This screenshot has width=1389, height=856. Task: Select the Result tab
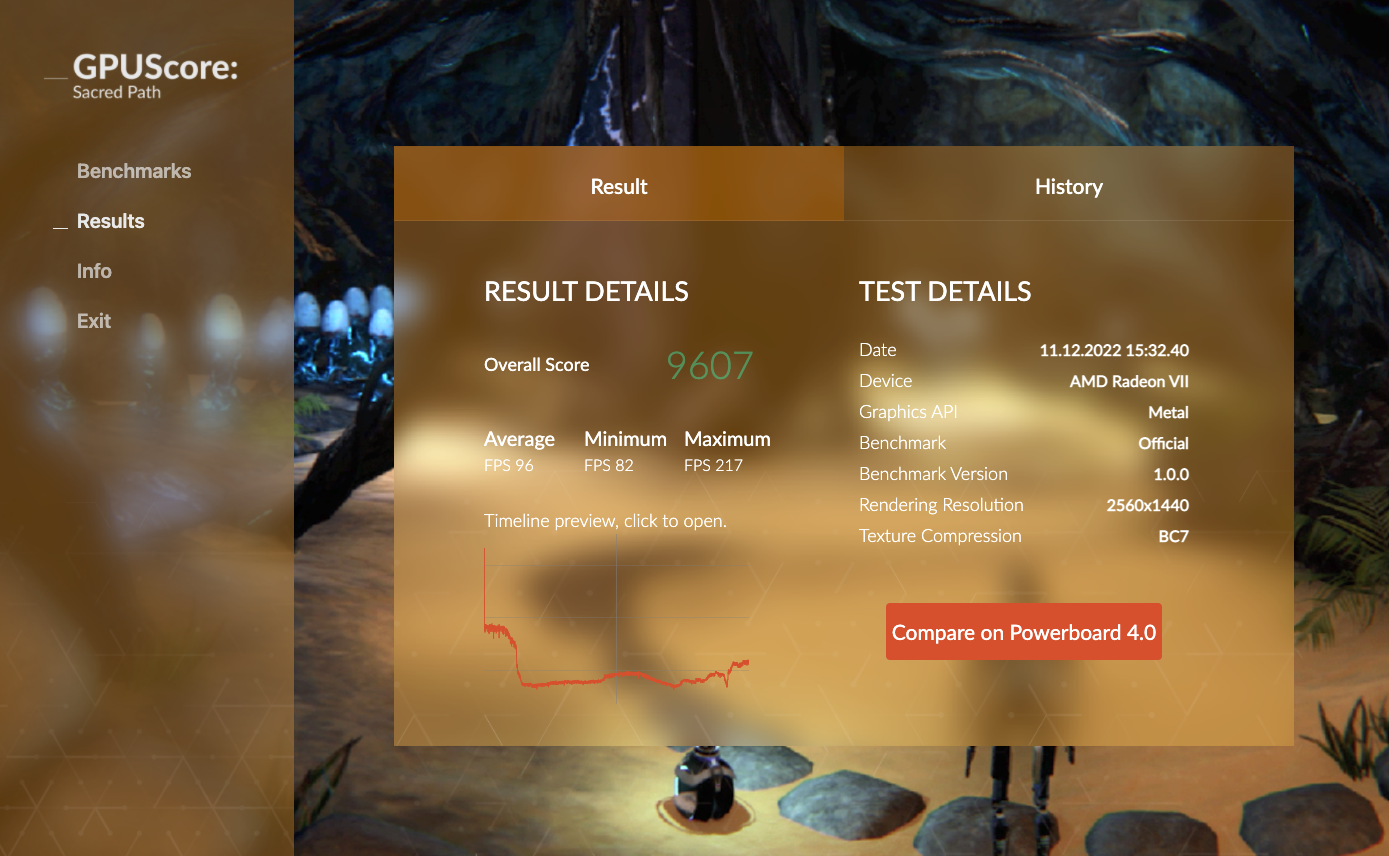[x=619, y=186]
